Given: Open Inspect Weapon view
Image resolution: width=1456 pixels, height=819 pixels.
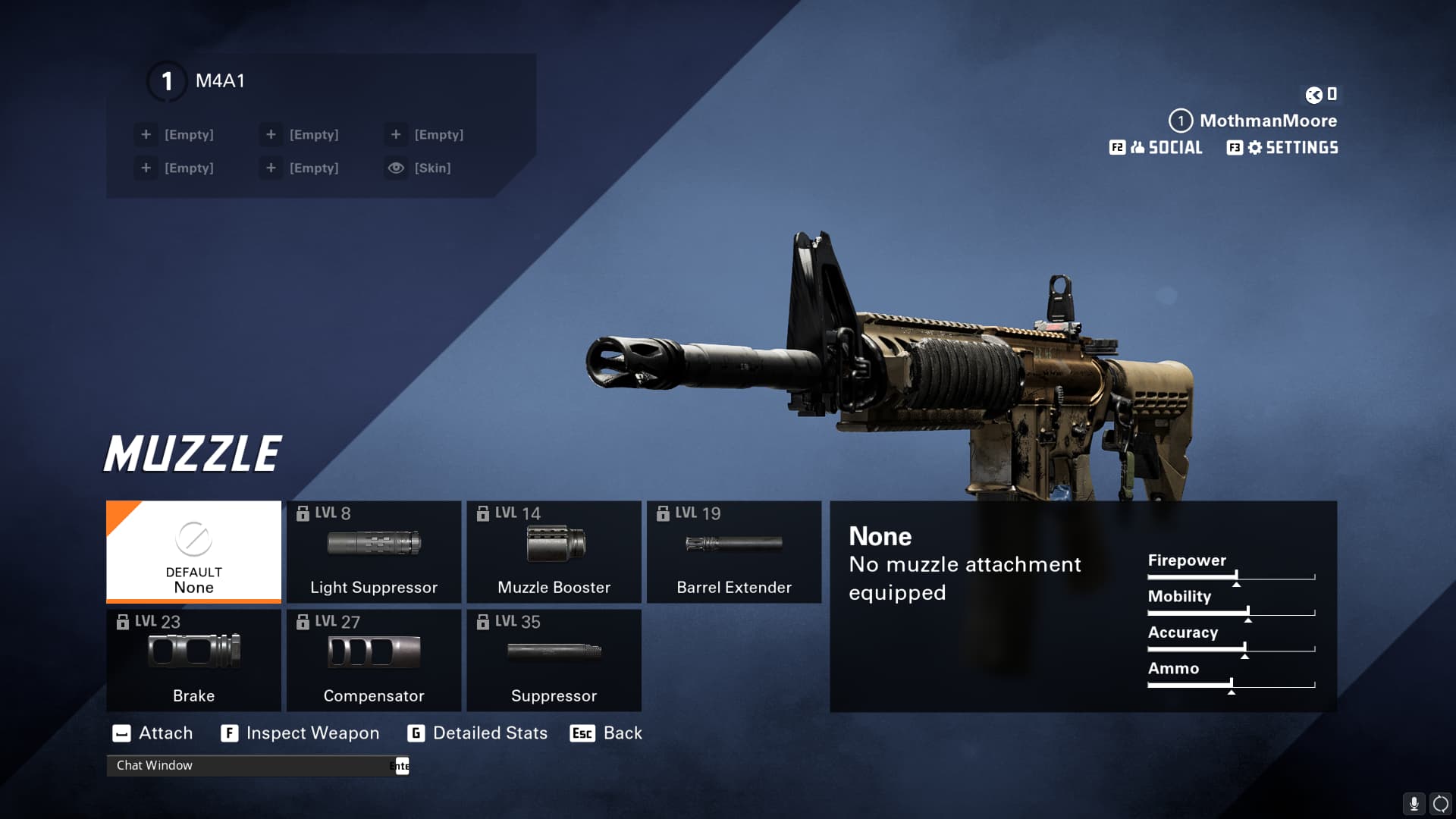Looking at the screenshot, I should click(x=300, y=733).
